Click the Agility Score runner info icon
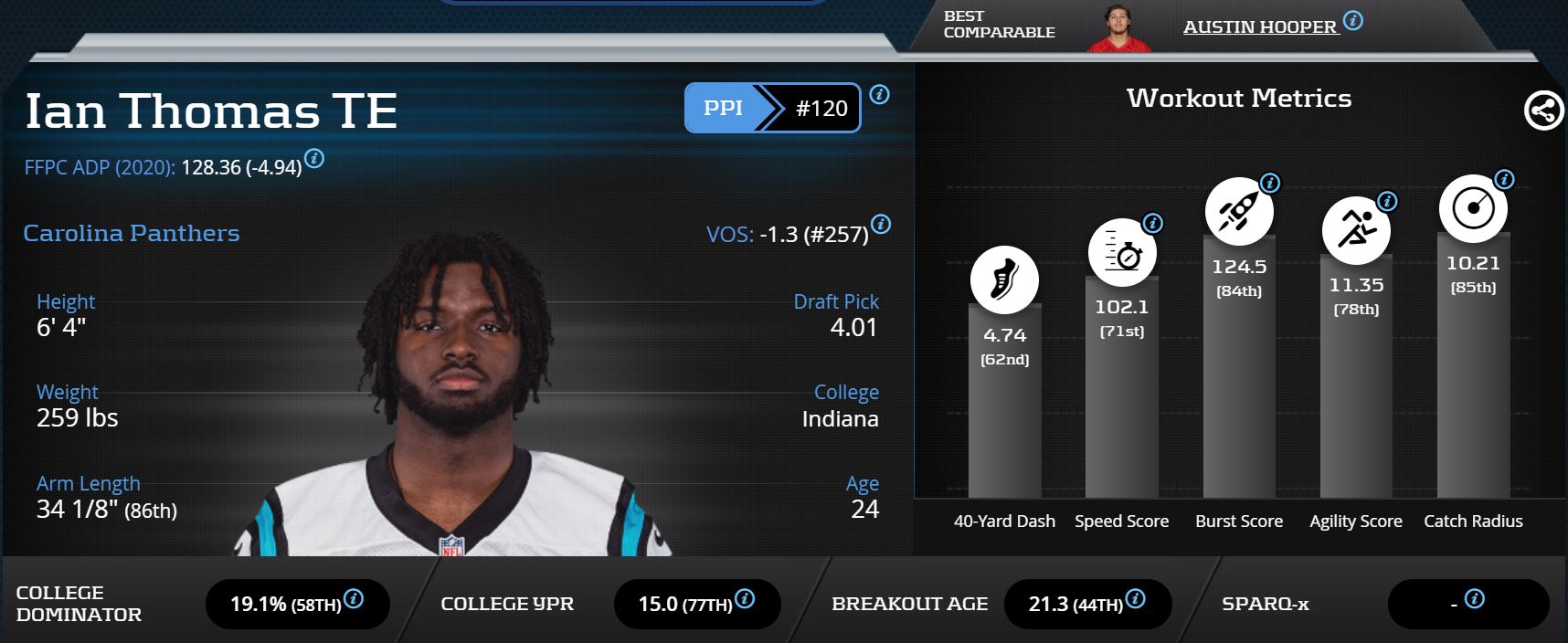 1387,201
